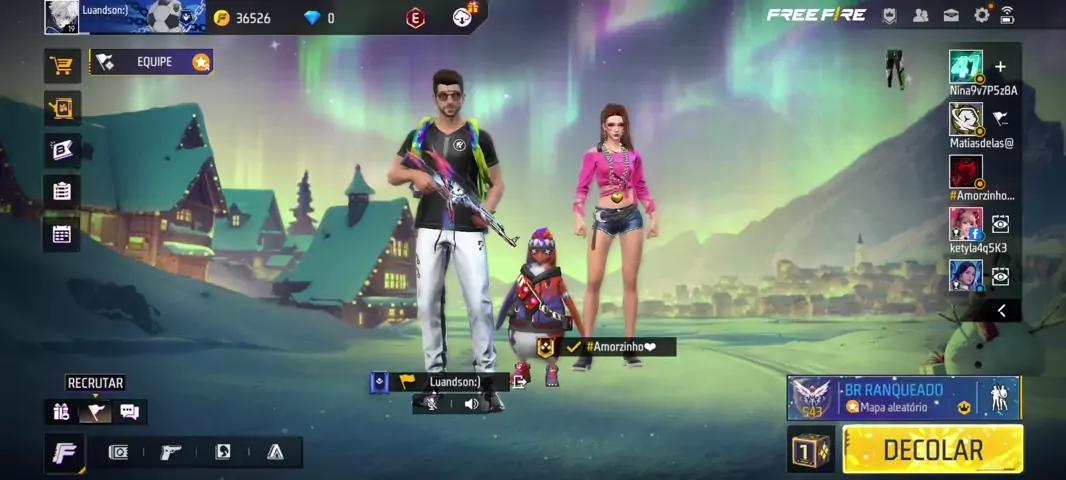
Task: Open Luandson:) player profile banner
Action: (125, 16)
